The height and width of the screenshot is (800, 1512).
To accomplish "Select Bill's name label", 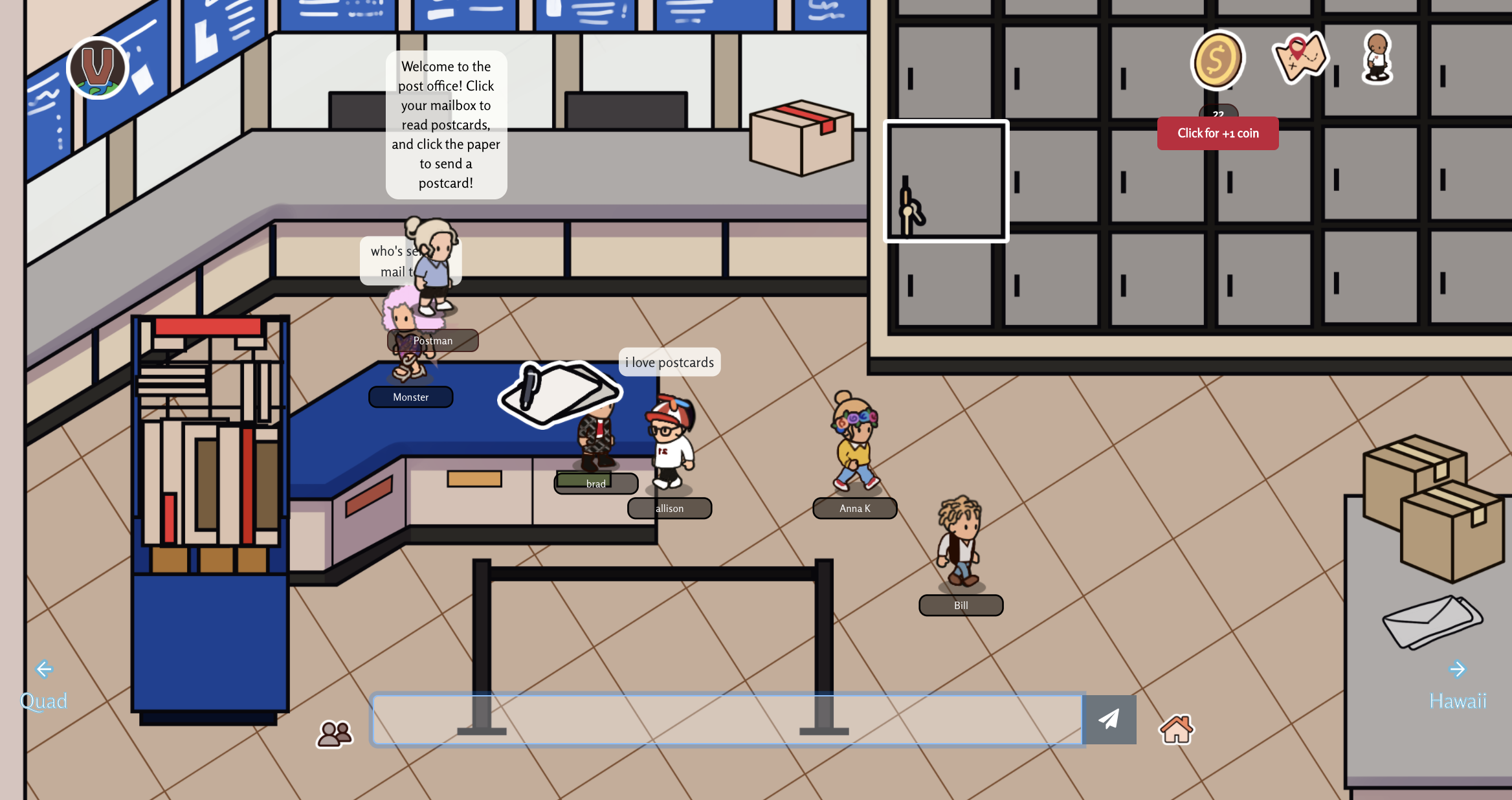I will point(961,605).
